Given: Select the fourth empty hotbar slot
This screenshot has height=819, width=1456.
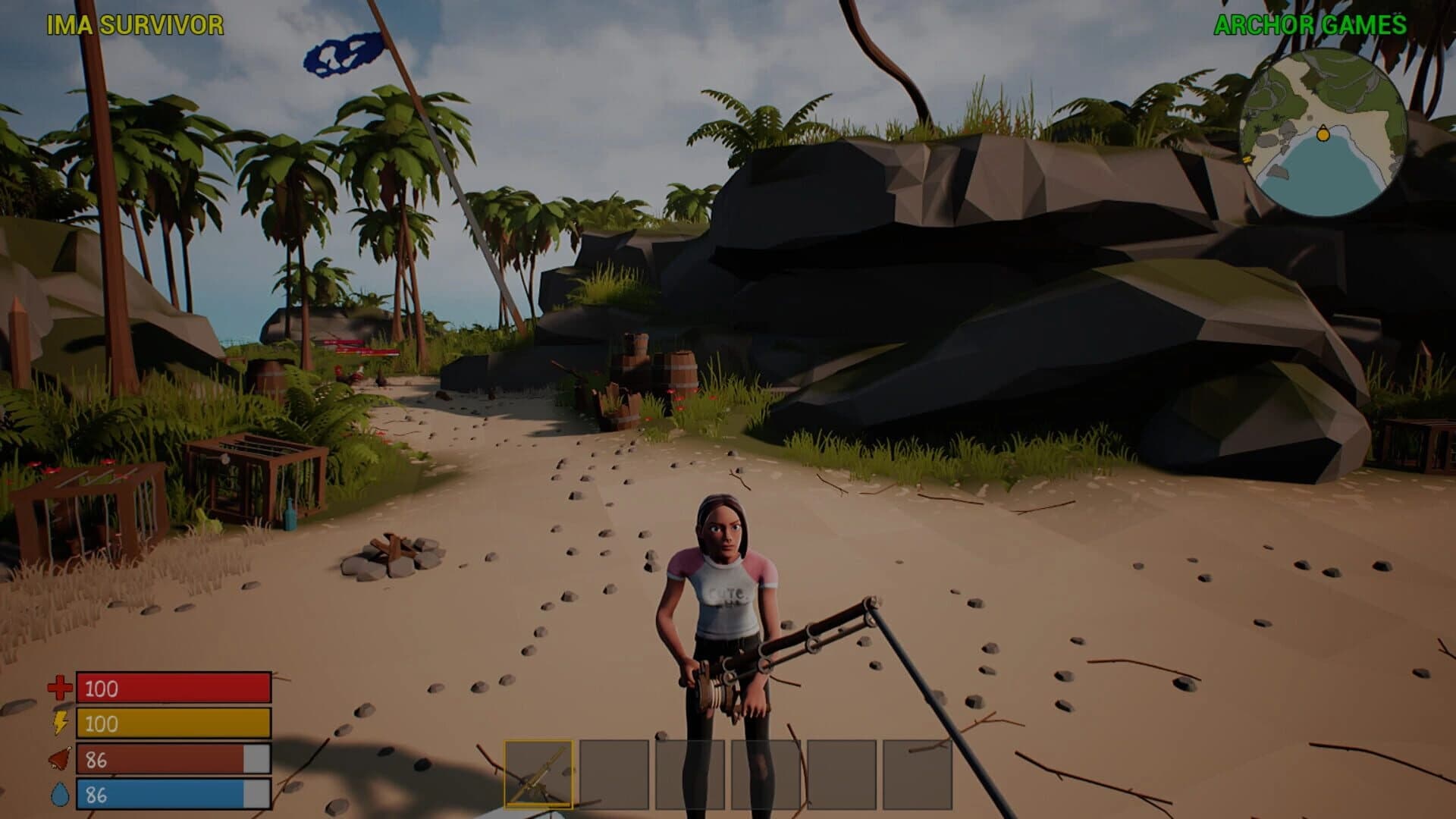Looking at the screenshot, I should pos(766,773).
